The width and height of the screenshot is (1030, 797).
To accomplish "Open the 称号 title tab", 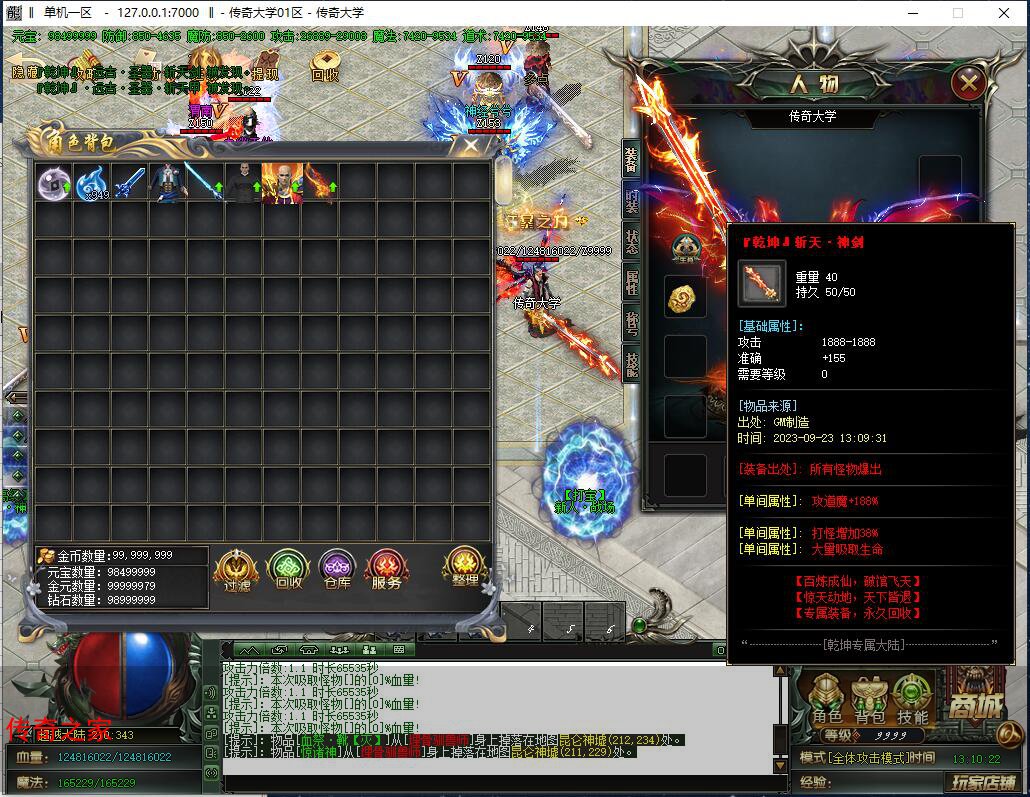I will (x=632, y=322).
